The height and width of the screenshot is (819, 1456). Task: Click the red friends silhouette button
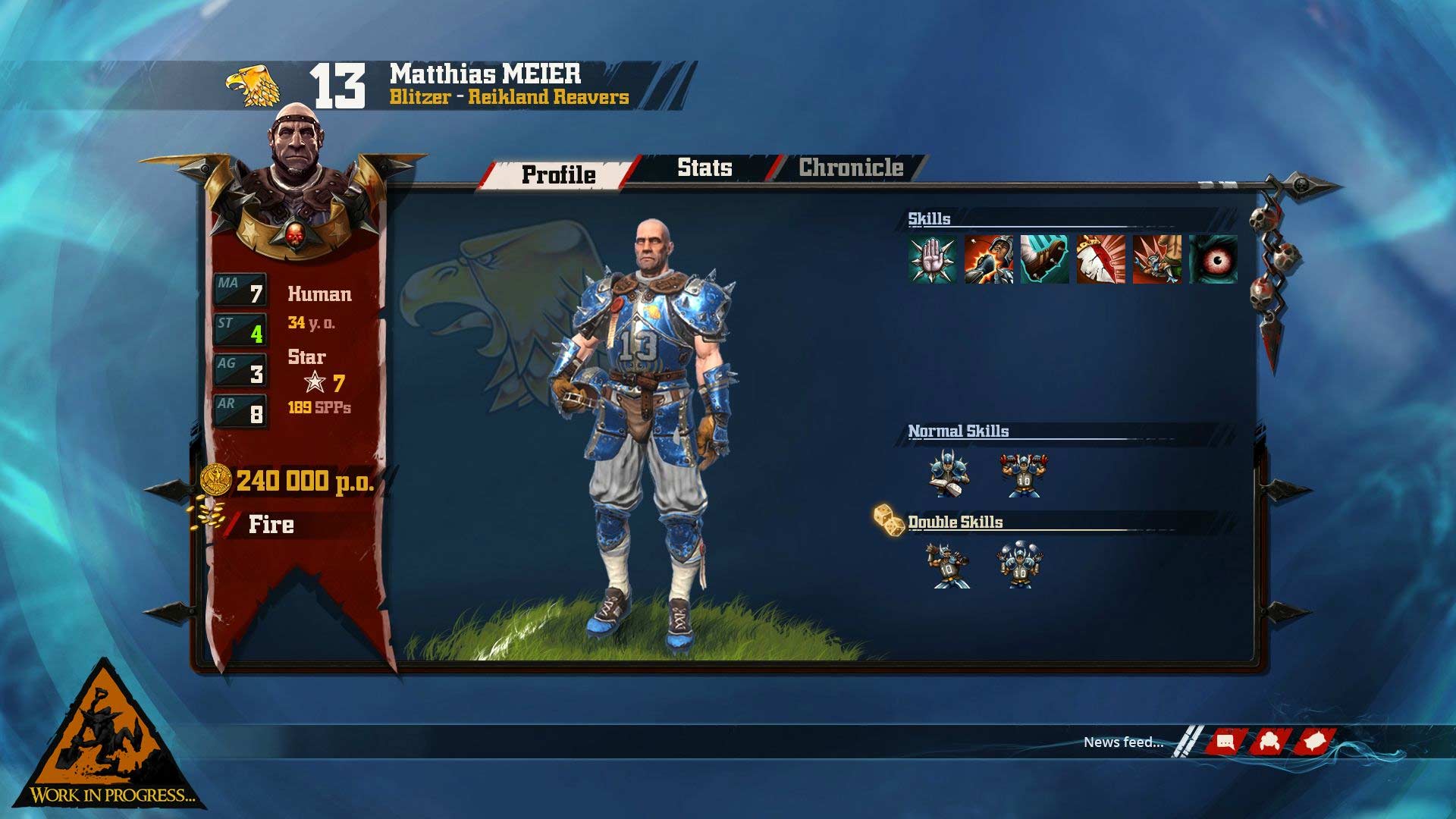coord(1266,742)
